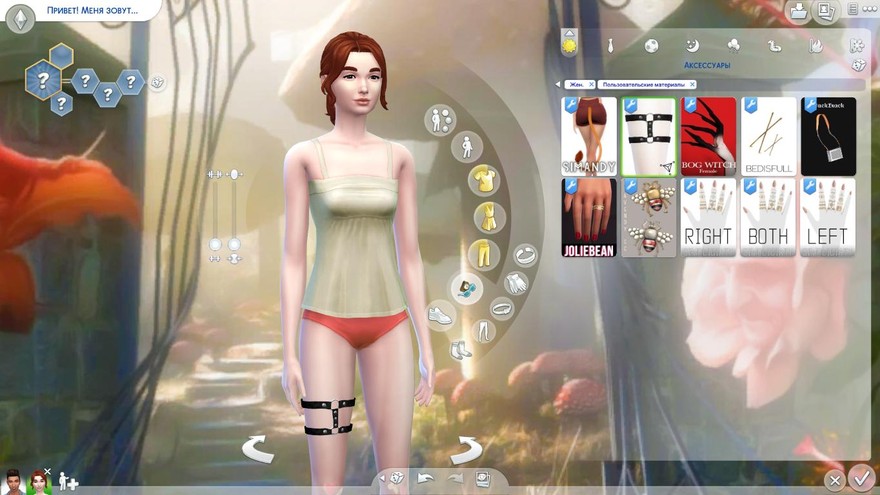Switch to the sleepwear outfit moon tab
This screenshot has width=880, height=495.
click(x=692, y=45)
